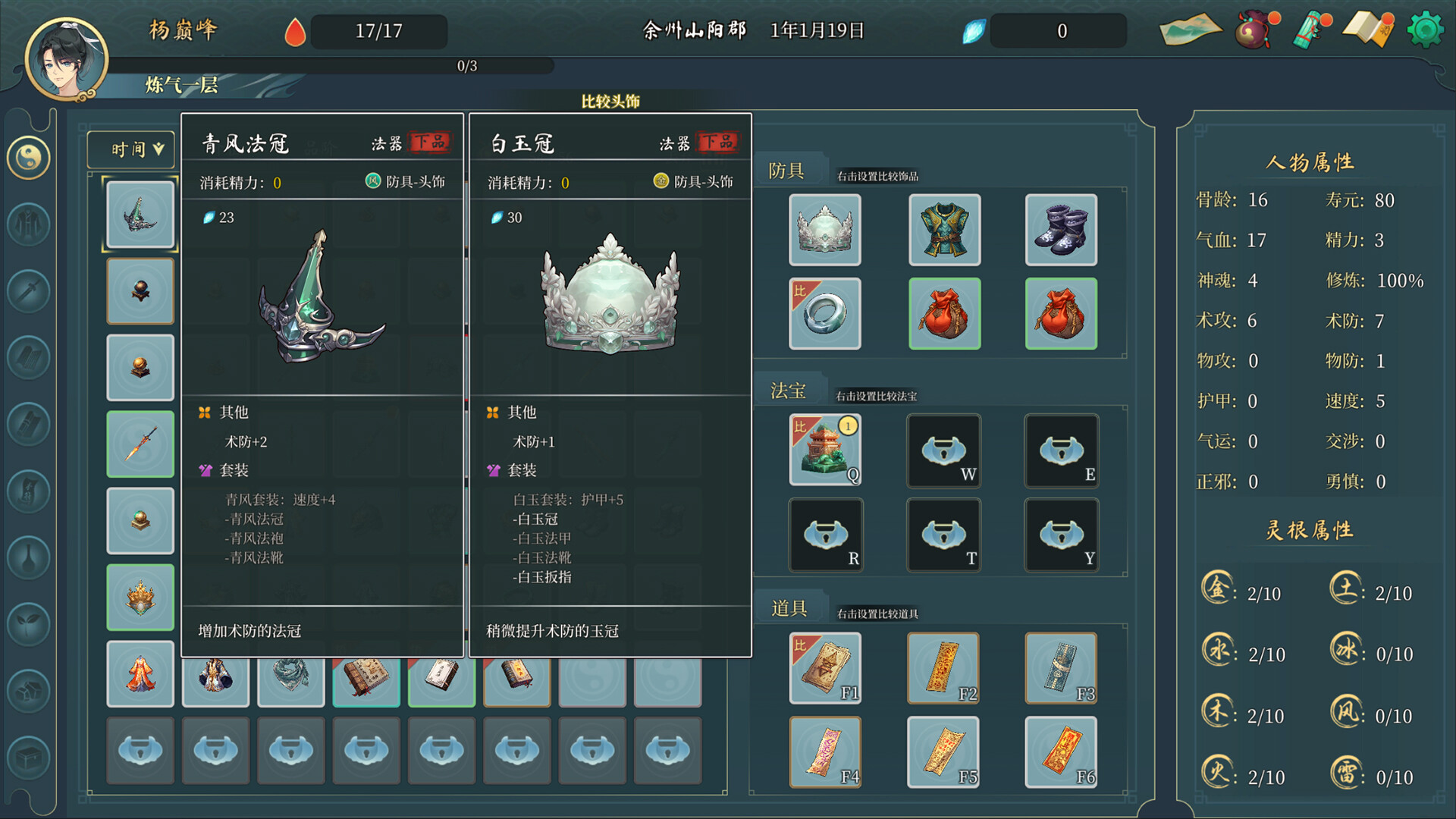This screenshot has height=819, width=1456.
Task: Select the sword icon in the left sidebar
Action: tap(28, 292)
